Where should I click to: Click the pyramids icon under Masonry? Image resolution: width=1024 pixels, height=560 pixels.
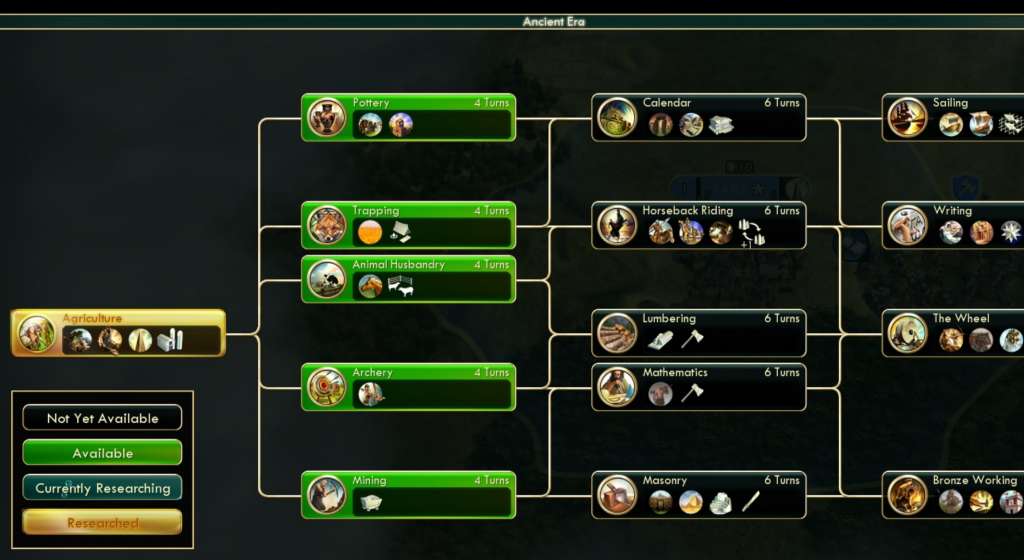(x=691, y=502)
